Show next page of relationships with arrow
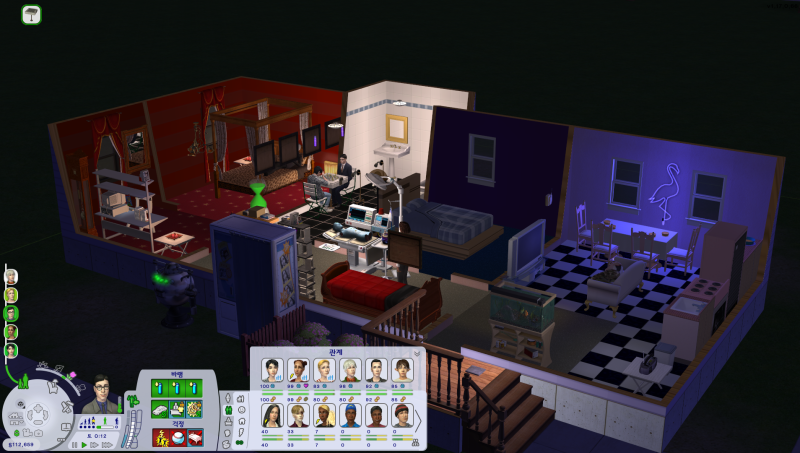The height and width of the screenshot is (453, 800). 418,420
